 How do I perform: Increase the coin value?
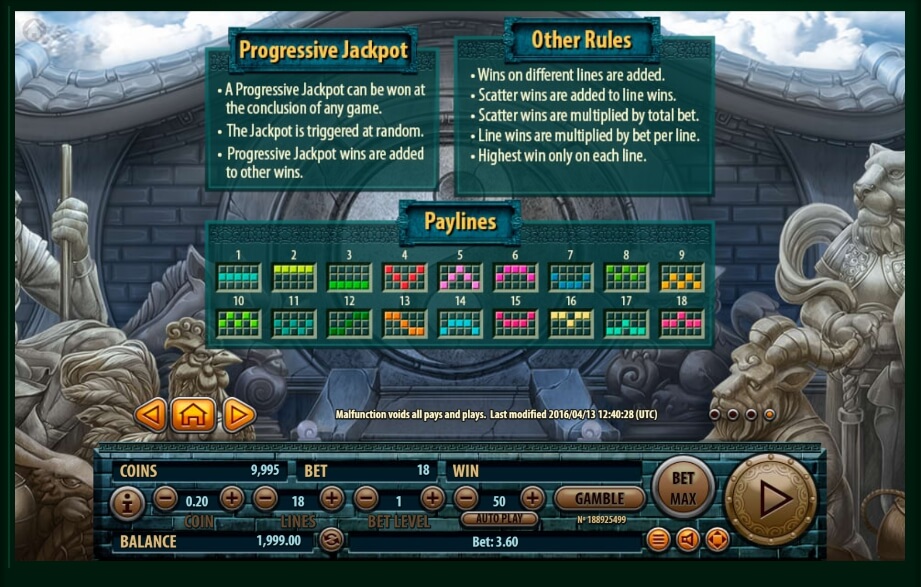232,498
